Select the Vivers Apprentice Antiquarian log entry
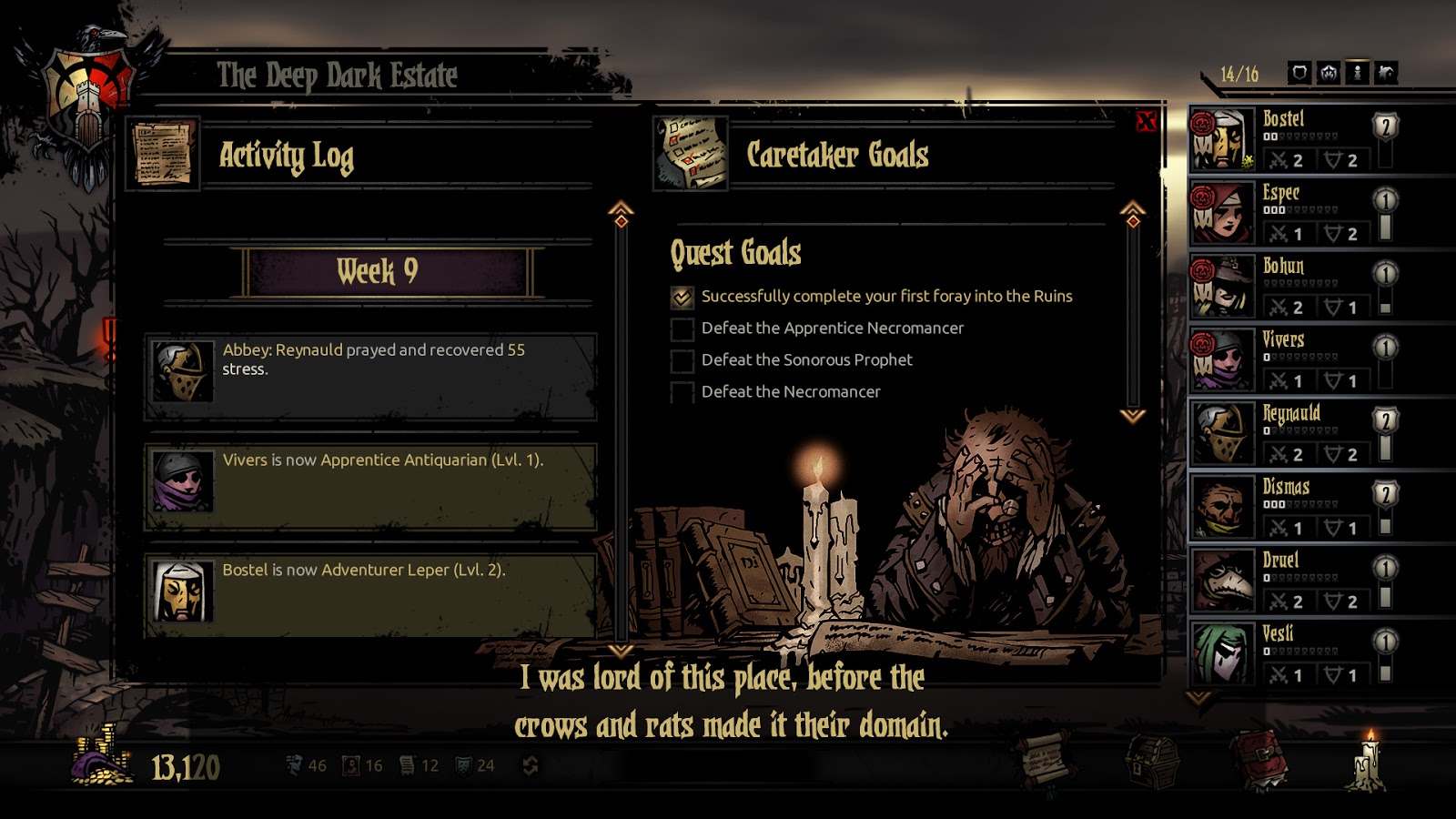 click(x=370, y=486)
